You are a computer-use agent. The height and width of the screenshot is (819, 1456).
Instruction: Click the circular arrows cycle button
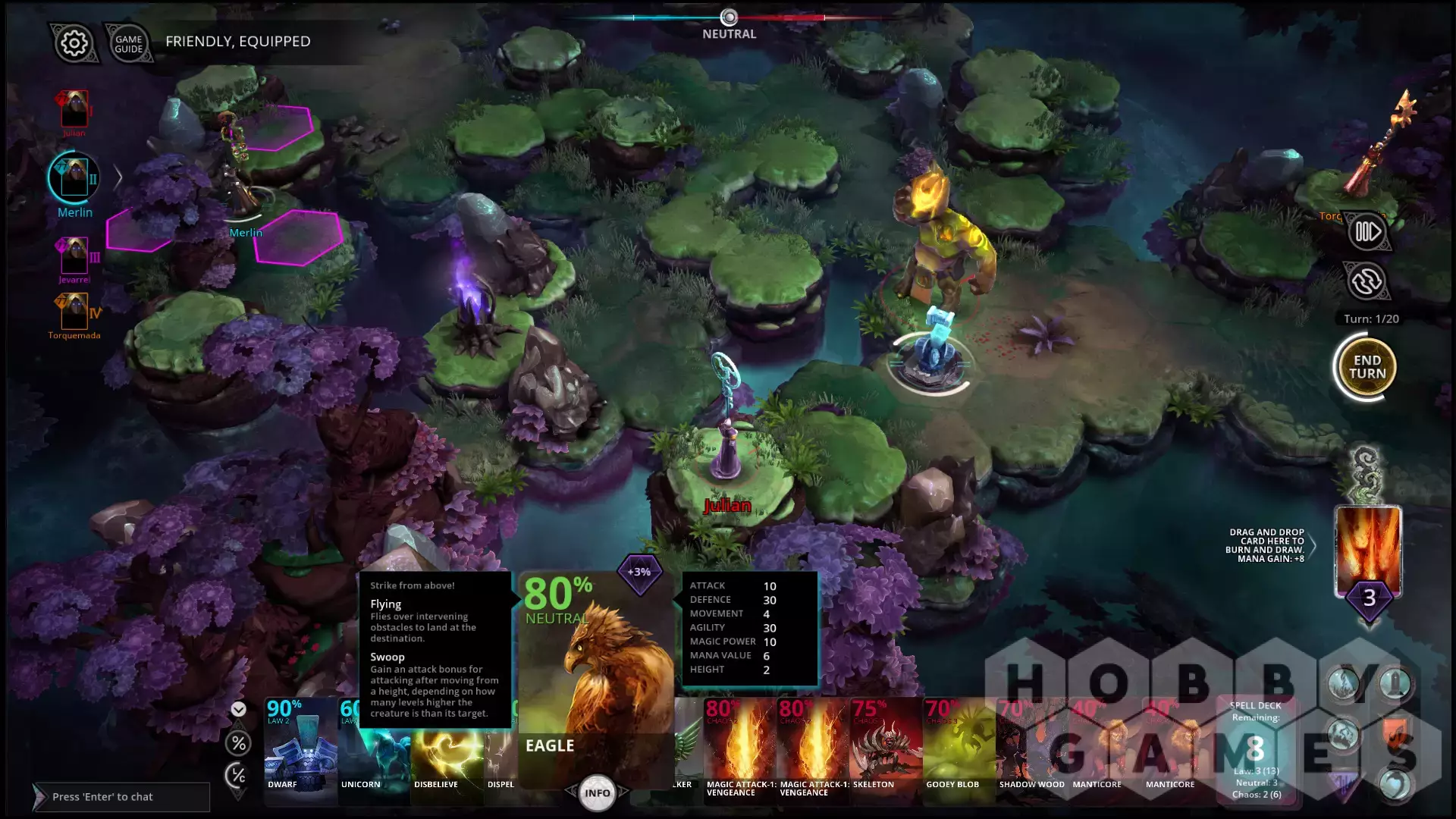point(1367,281)
